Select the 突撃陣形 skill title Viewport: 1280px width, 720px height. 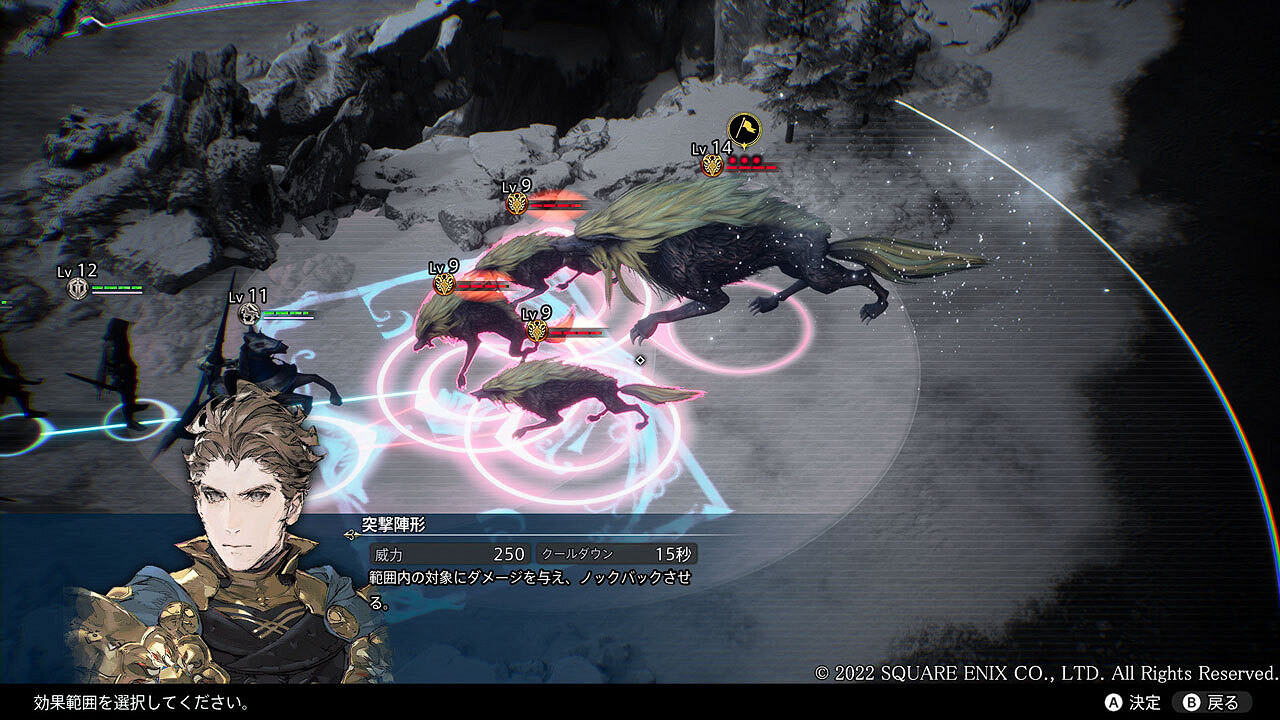coord(394,524)
